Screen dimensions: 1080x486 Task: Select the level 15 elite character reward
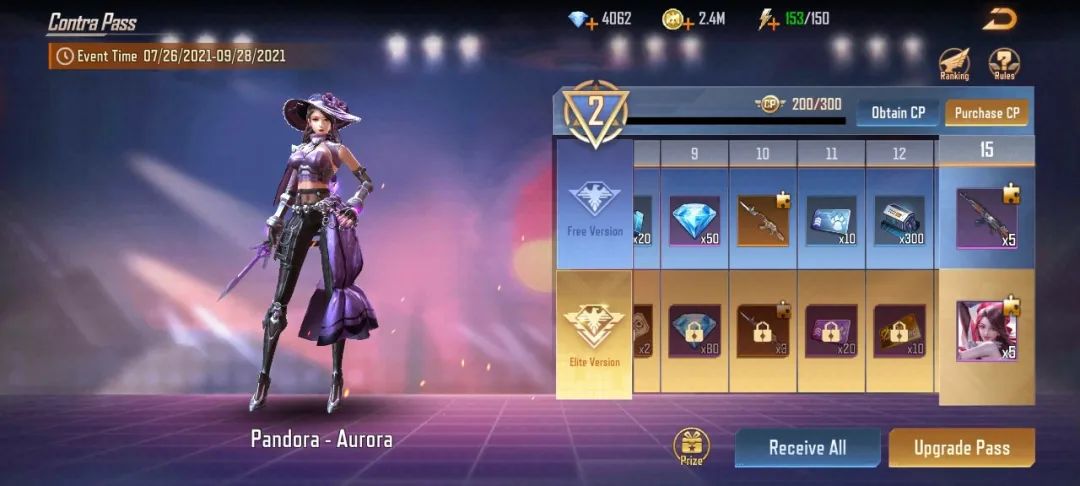[986, 330]
